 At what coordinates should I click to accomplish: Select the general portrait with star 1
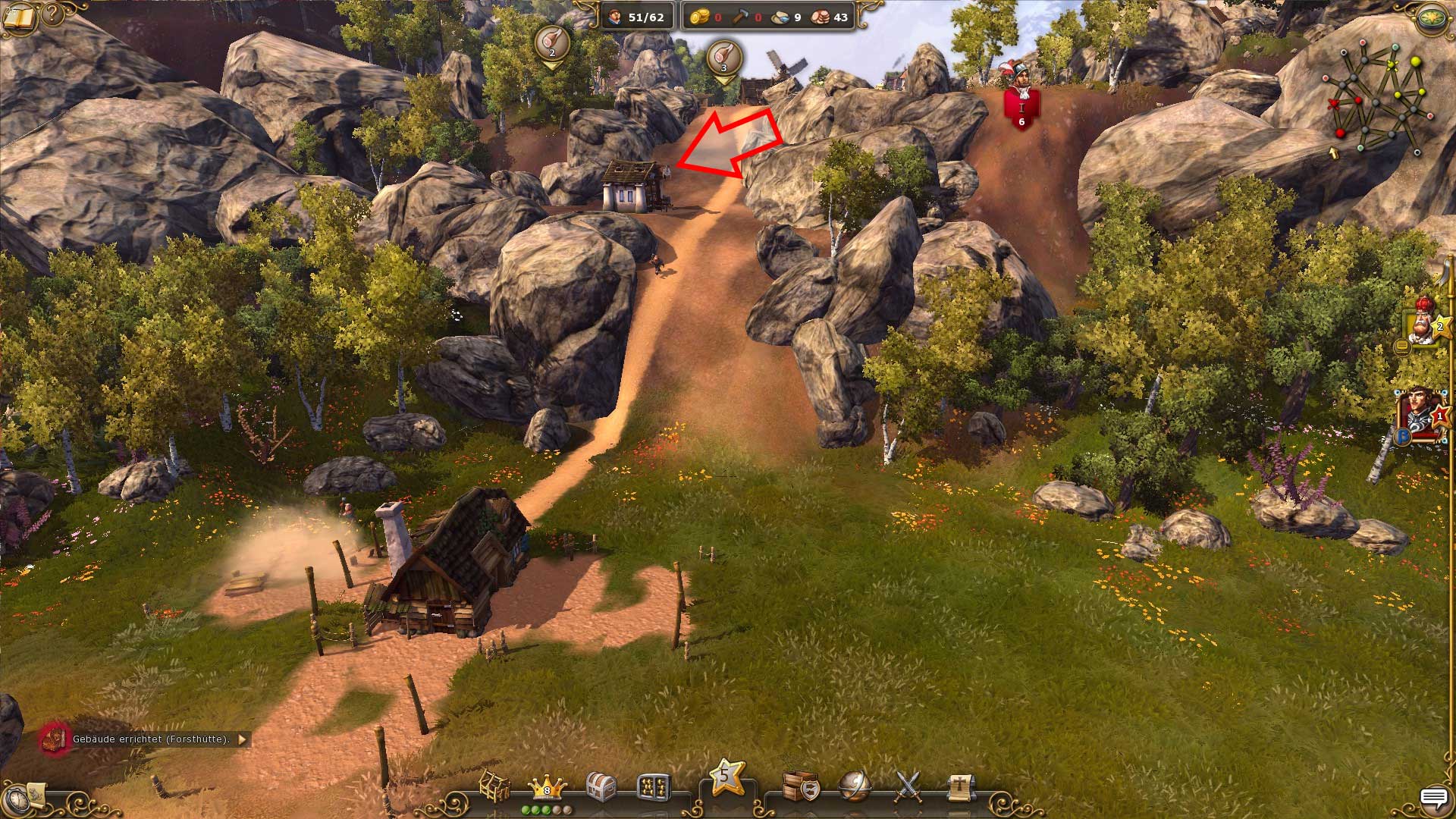pyautogui.click(x=1421, y=414)
